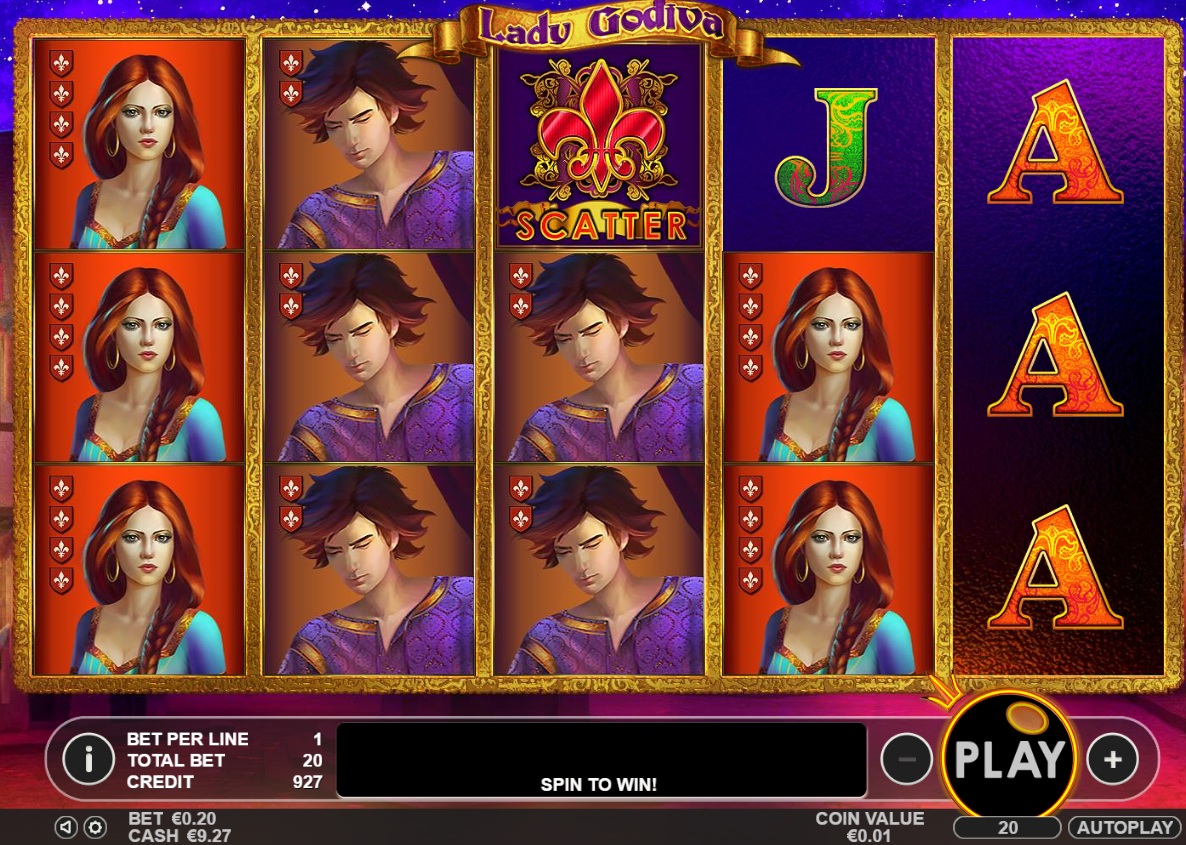
Task: Increase the bet with the plus button
Action: point(1112,760)
